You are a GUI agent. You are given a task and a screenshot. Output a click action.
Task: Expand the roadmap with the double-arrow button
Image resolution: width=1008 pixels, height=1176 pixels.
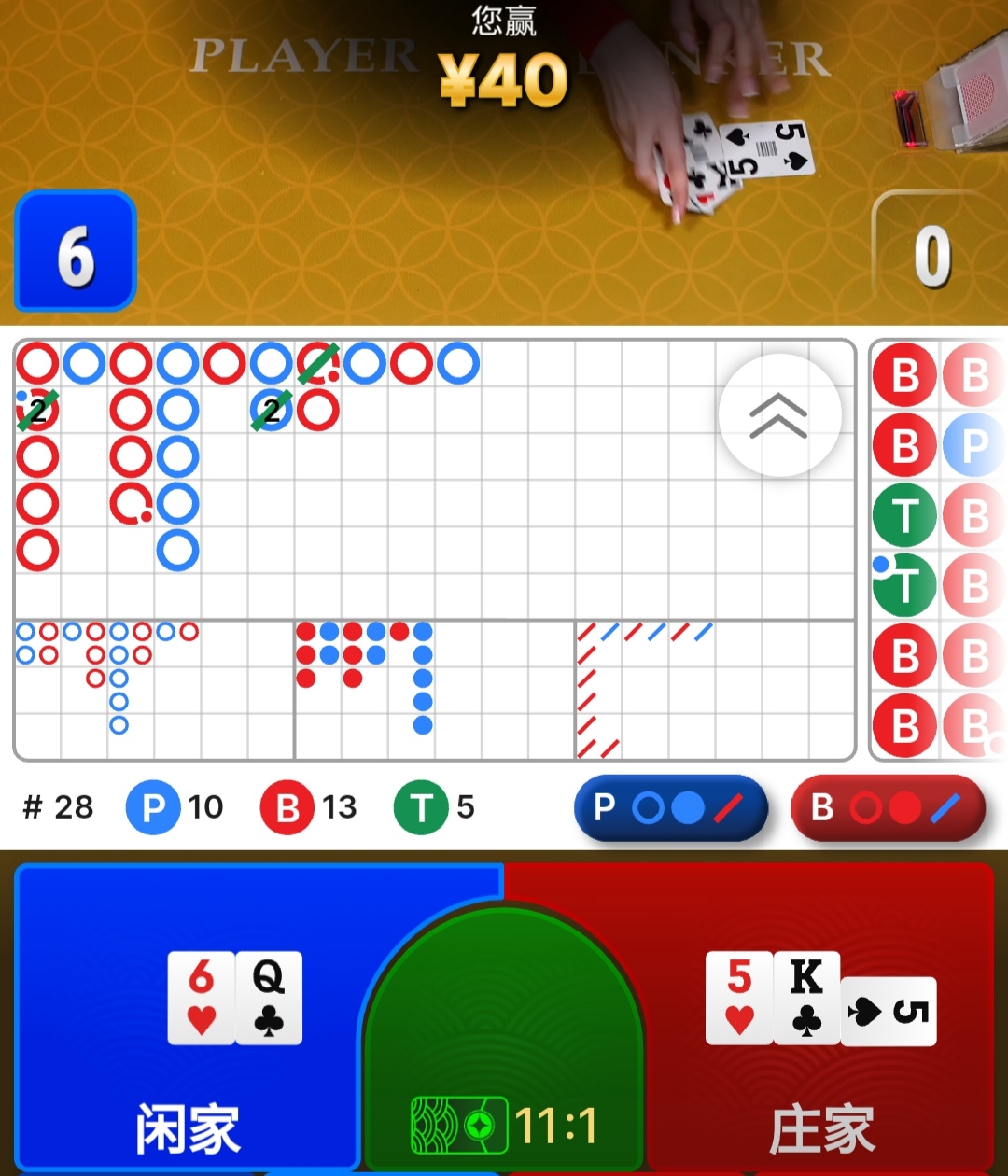click(779, 415)
